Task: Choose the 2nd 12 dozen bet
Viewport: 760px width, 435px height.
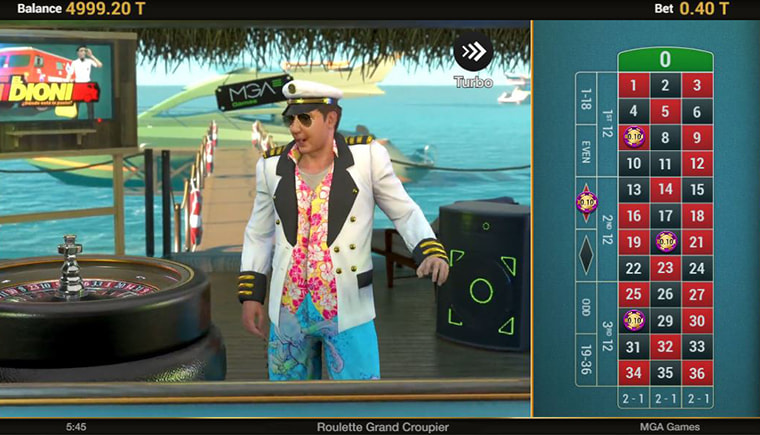Action: click(x=607, y=229)
